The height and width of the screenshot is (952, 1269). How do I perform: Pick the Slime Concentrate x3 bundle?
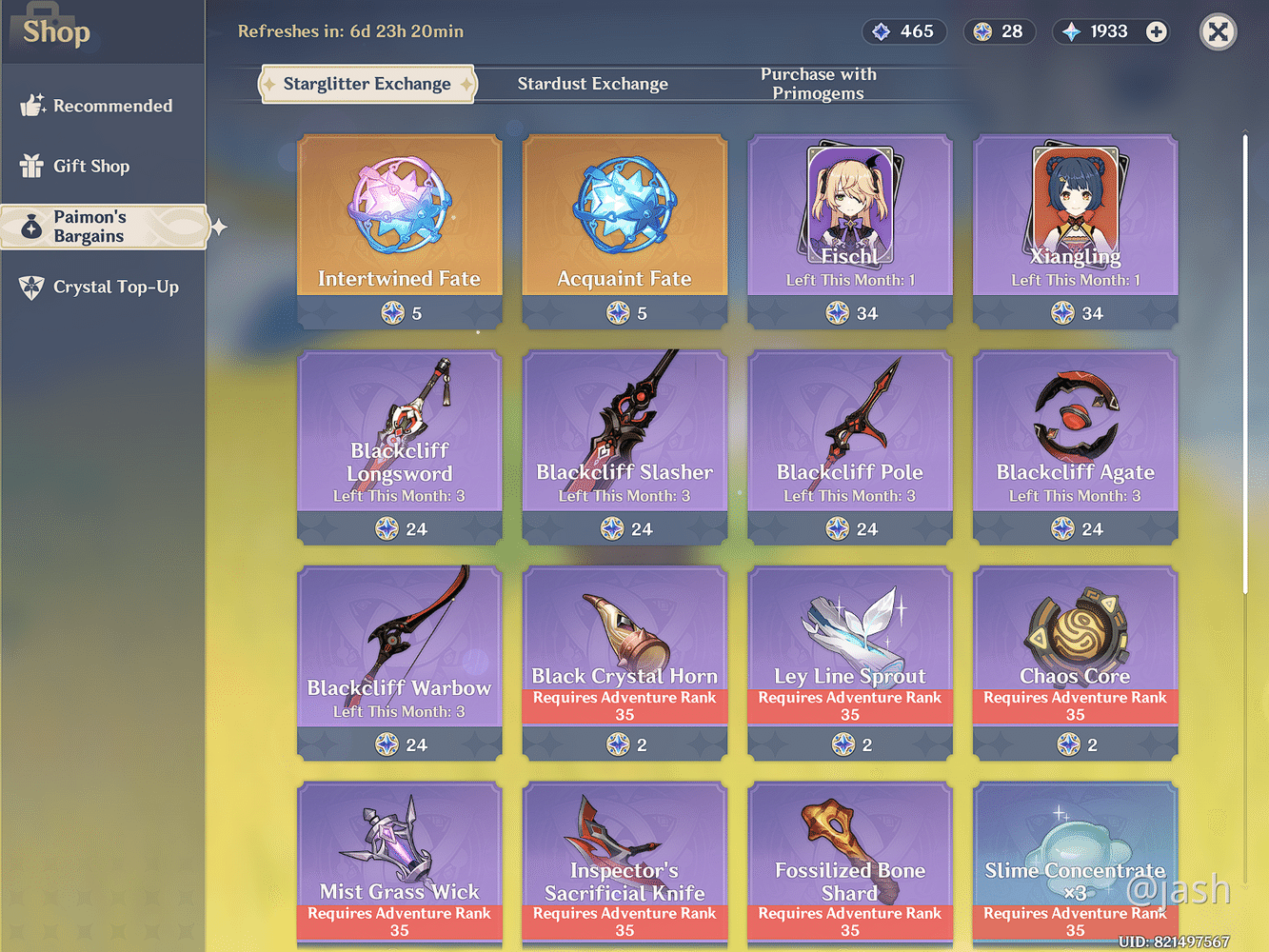[1075, 857]
